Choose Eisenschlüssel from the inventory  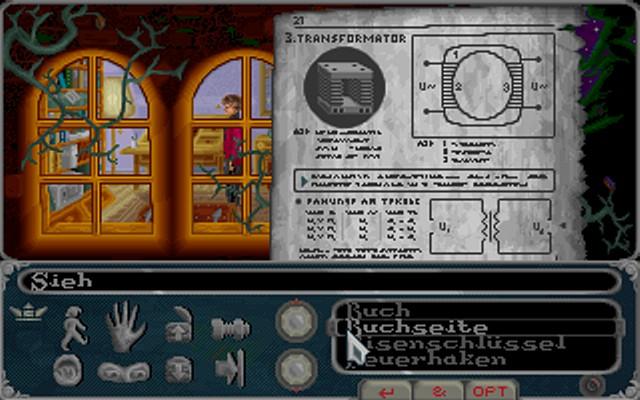(x=418, y=343)
